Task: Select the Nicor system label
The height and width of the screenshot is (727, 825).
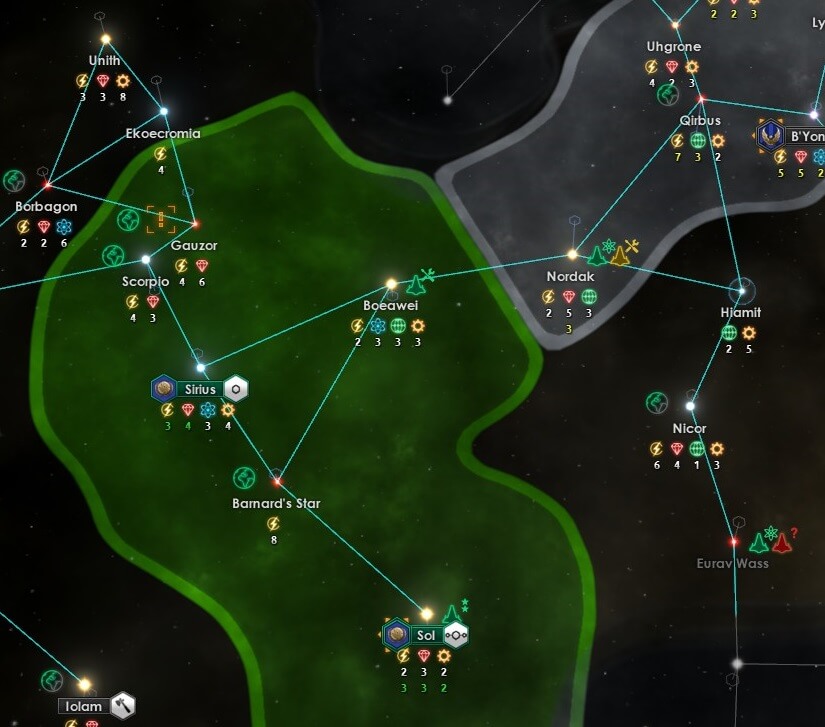Action: pos(689,428)
